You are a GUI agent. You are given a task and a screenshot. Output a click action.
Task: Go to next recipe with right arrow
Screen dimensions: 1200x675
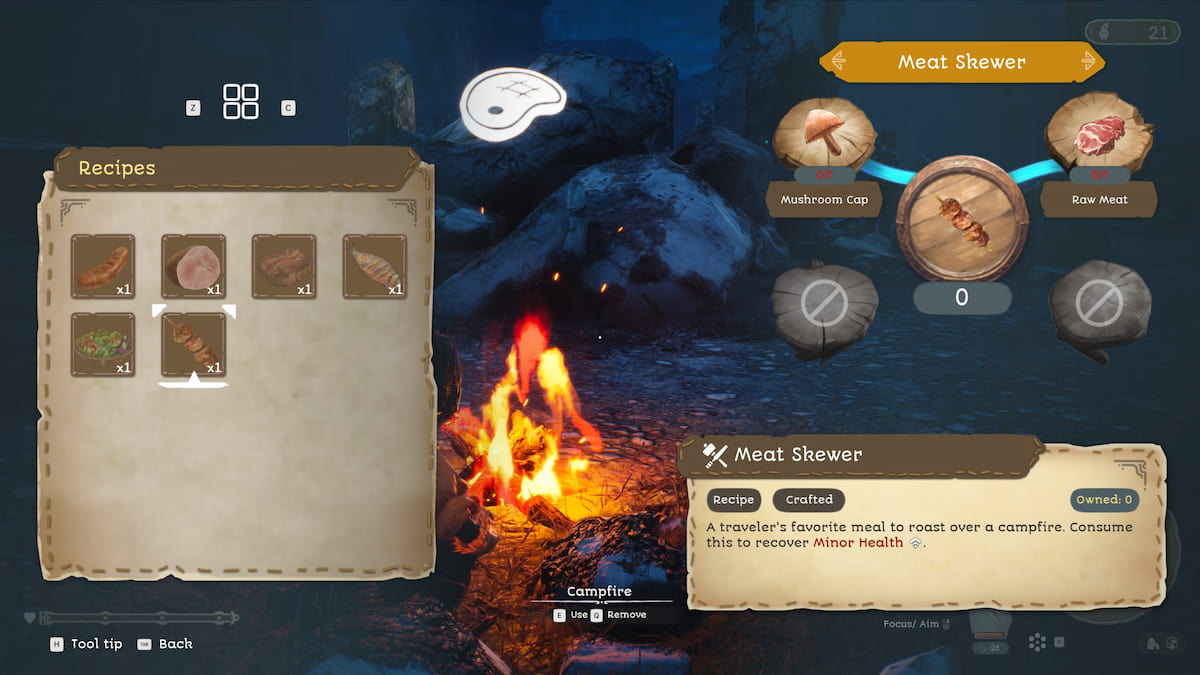point(1089,62)
